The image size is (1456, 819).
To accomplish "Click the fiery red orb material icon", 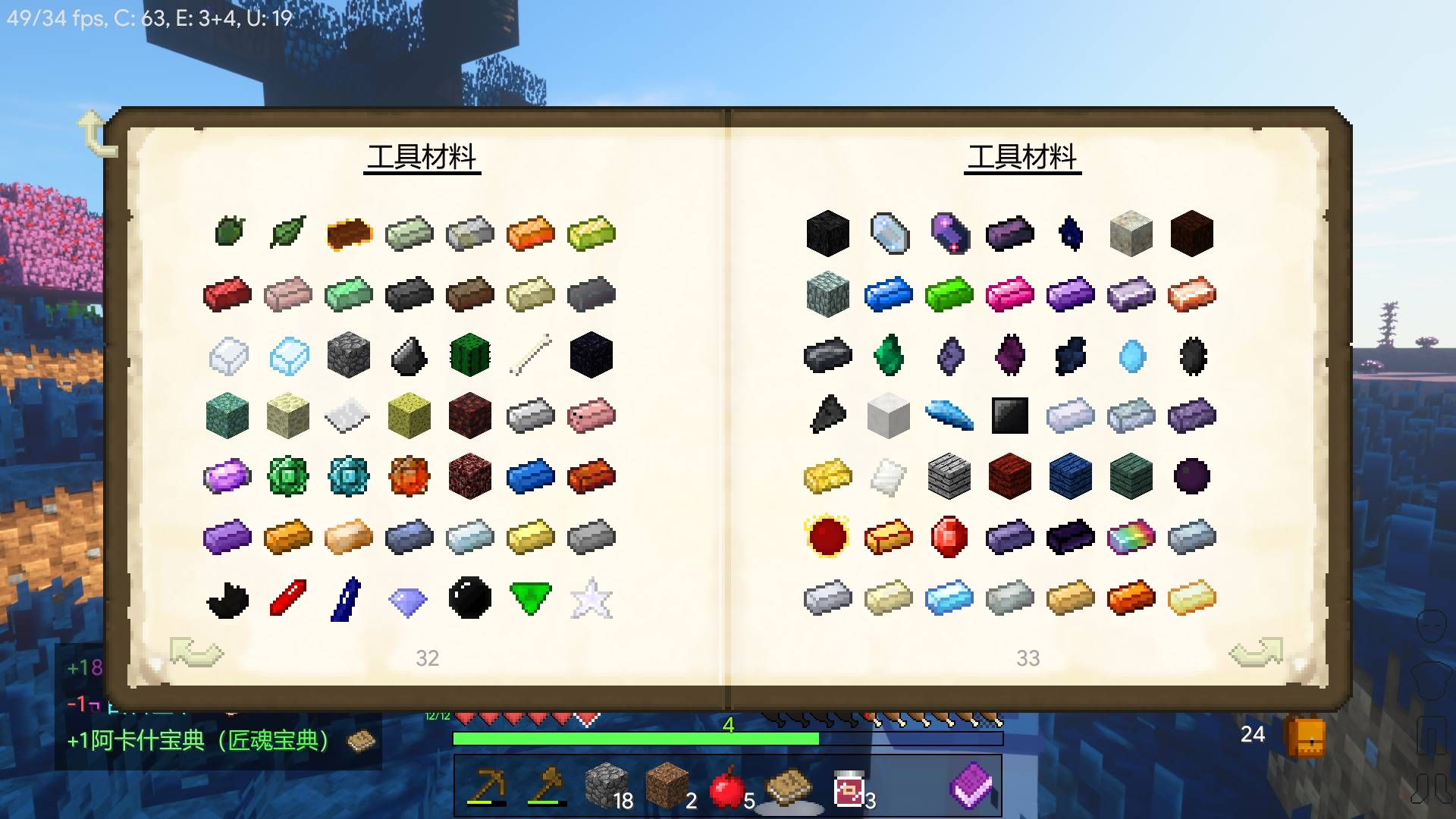I will click(x=827, y=537).
